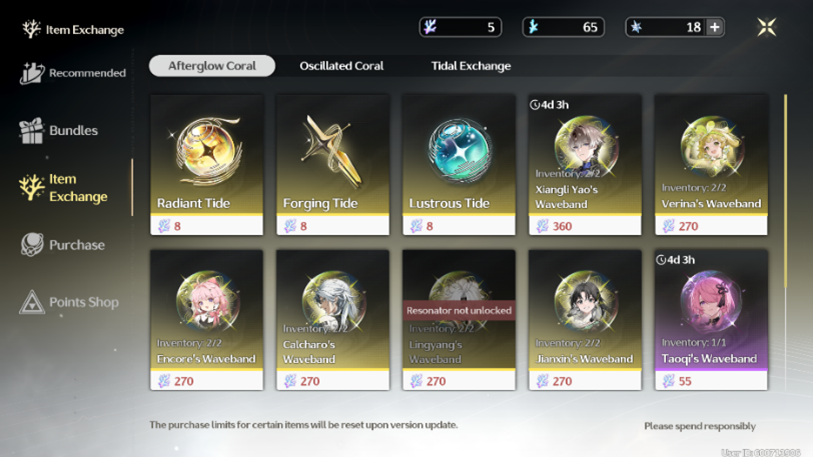
Task: Click the plus button to add currency
Action: point(714,27)
